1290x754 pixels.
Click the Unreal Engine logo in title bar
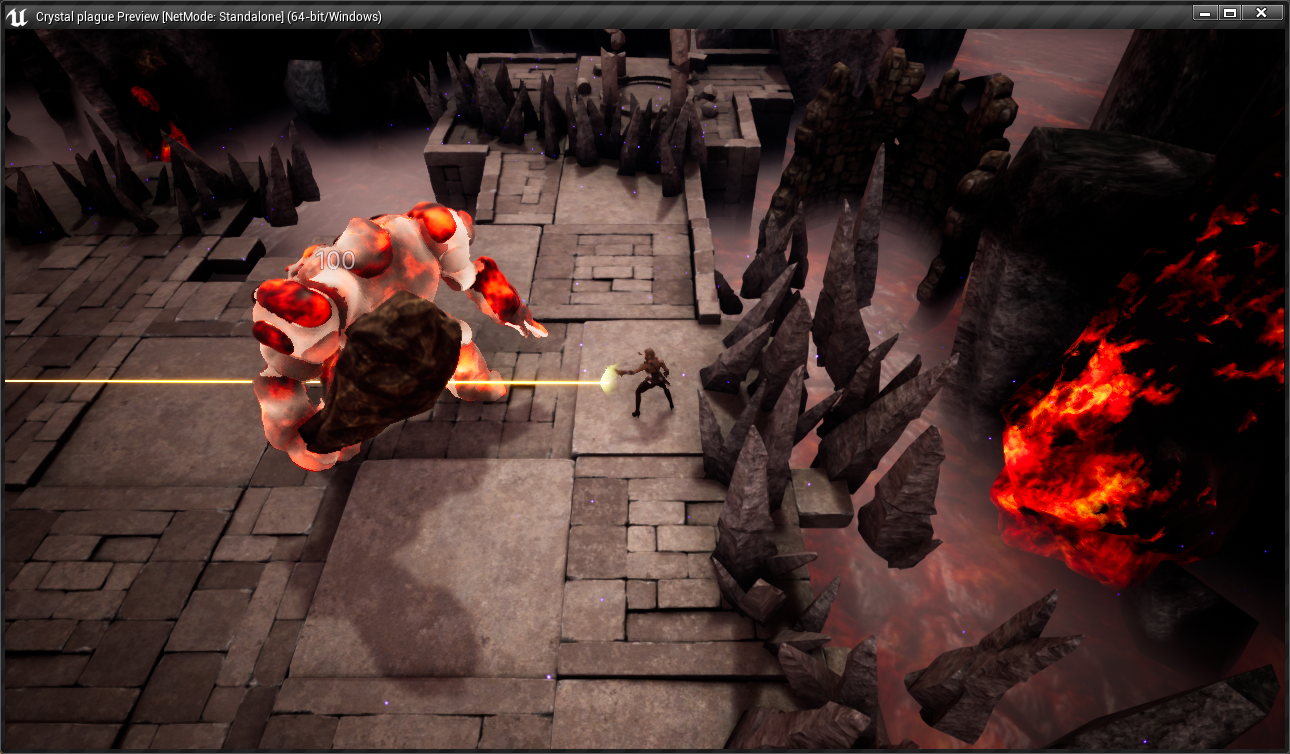point(17,15)
